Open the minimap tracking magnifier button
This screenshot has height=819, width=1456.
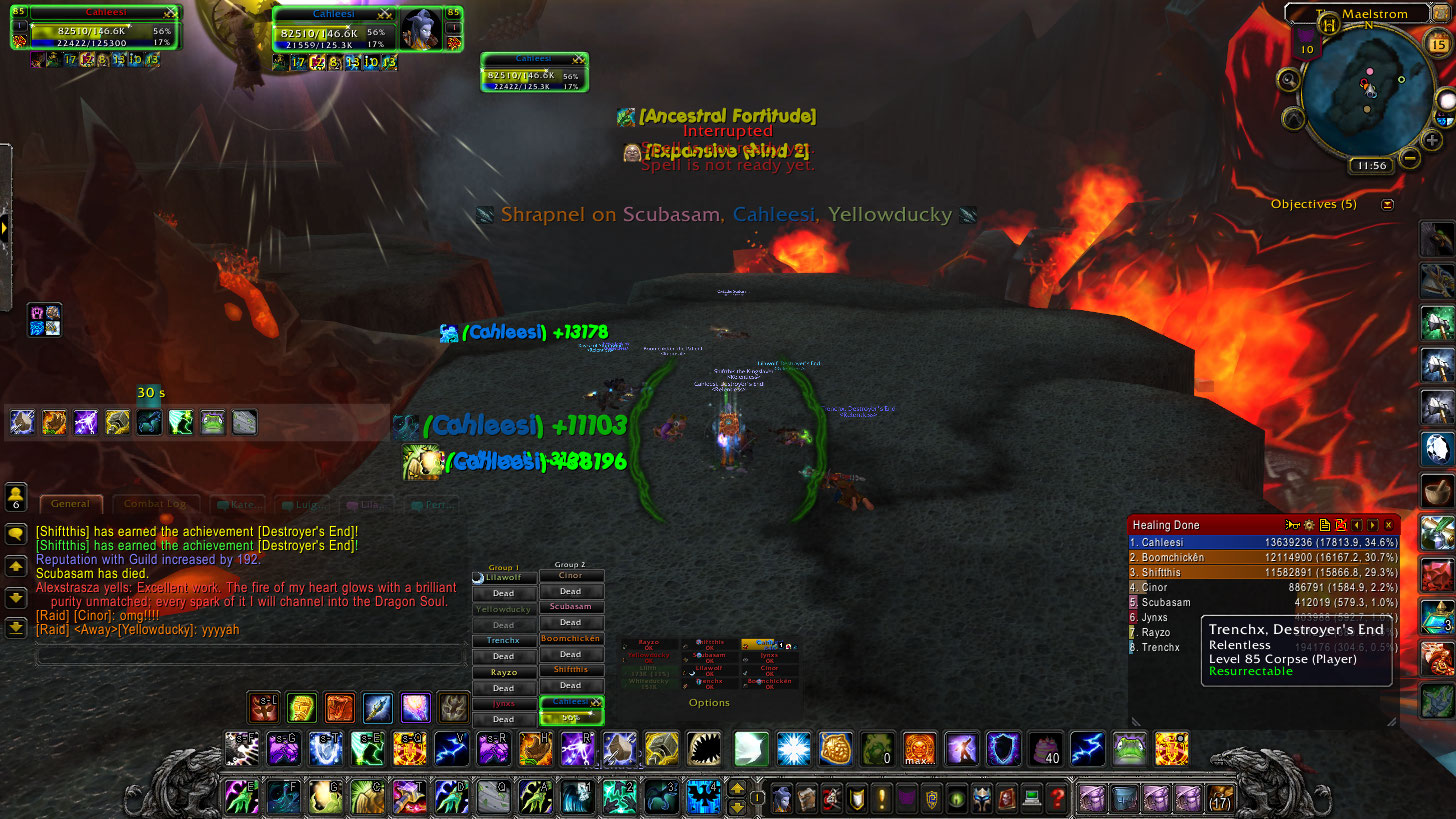pyautogui.click(x=1290, y=81)
